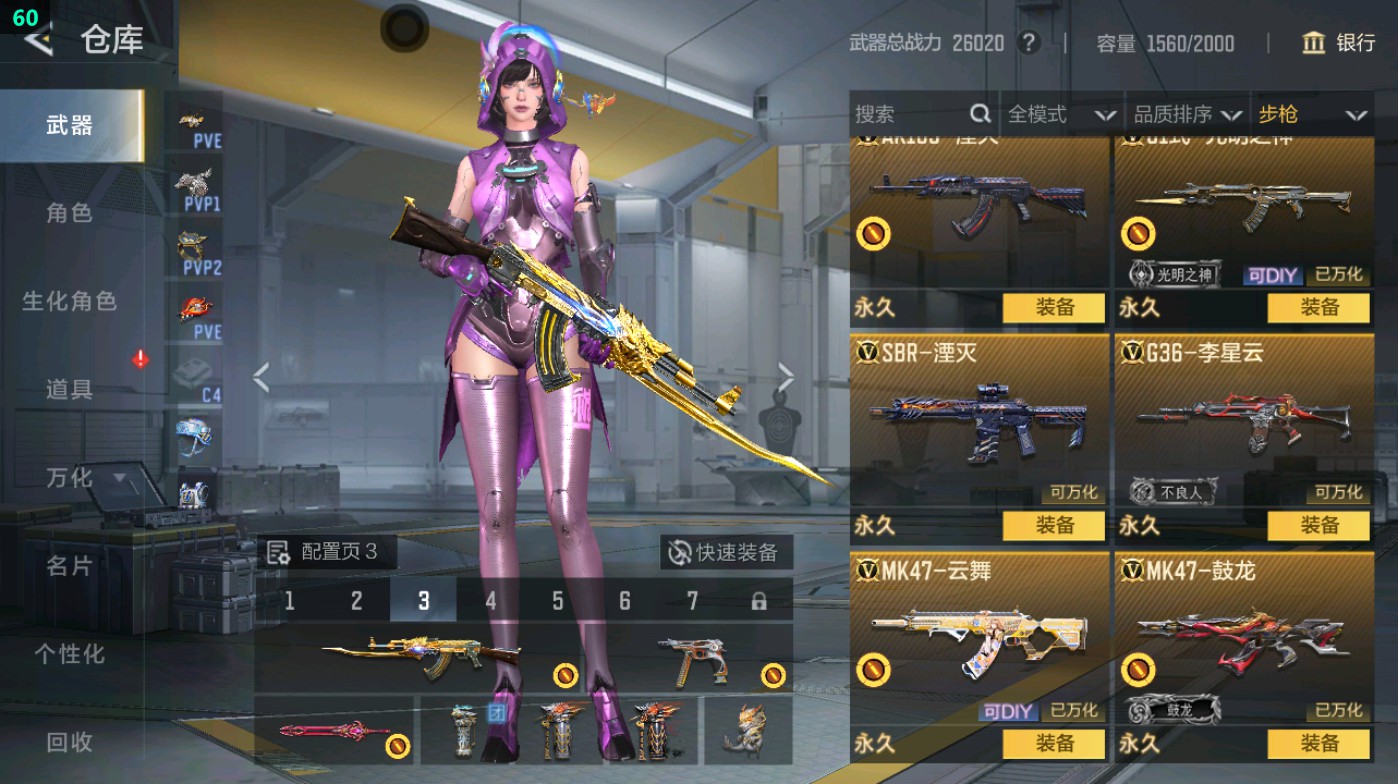Open the 名片 section

[70, 566]
